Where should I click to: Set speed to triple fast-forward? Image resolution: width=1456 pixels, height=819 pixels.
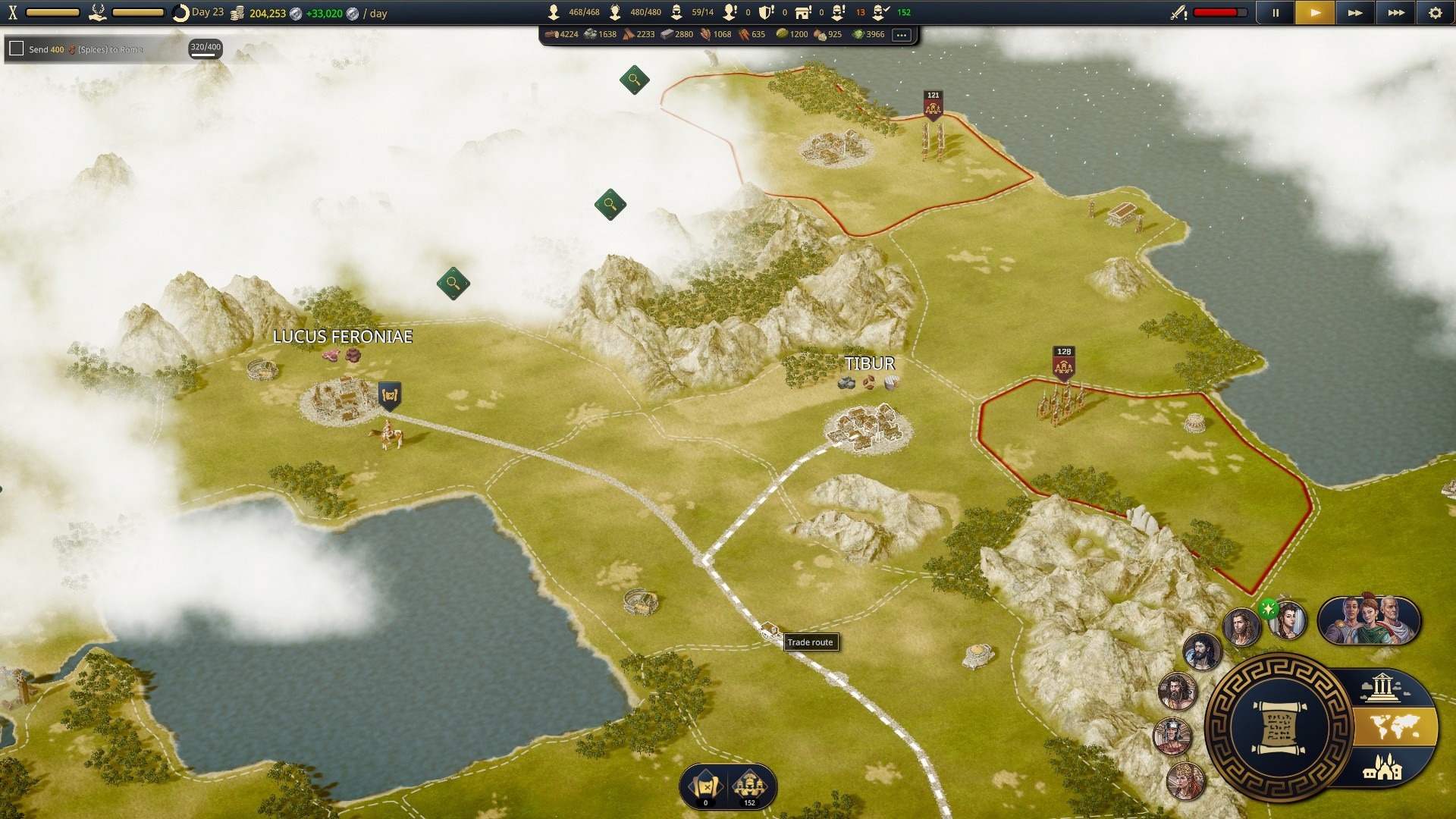pos(1395,13)
